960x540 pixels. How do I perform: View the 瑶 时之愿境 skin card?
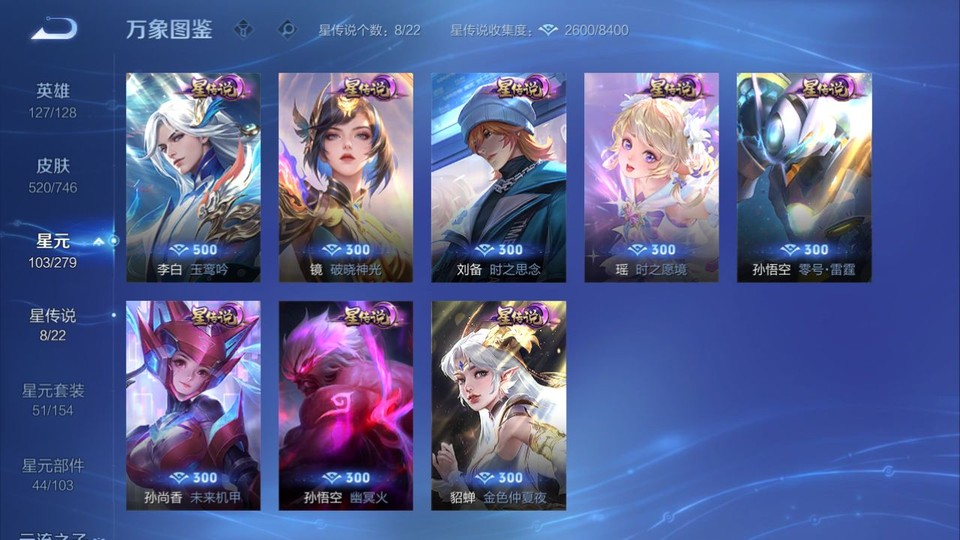651,177
